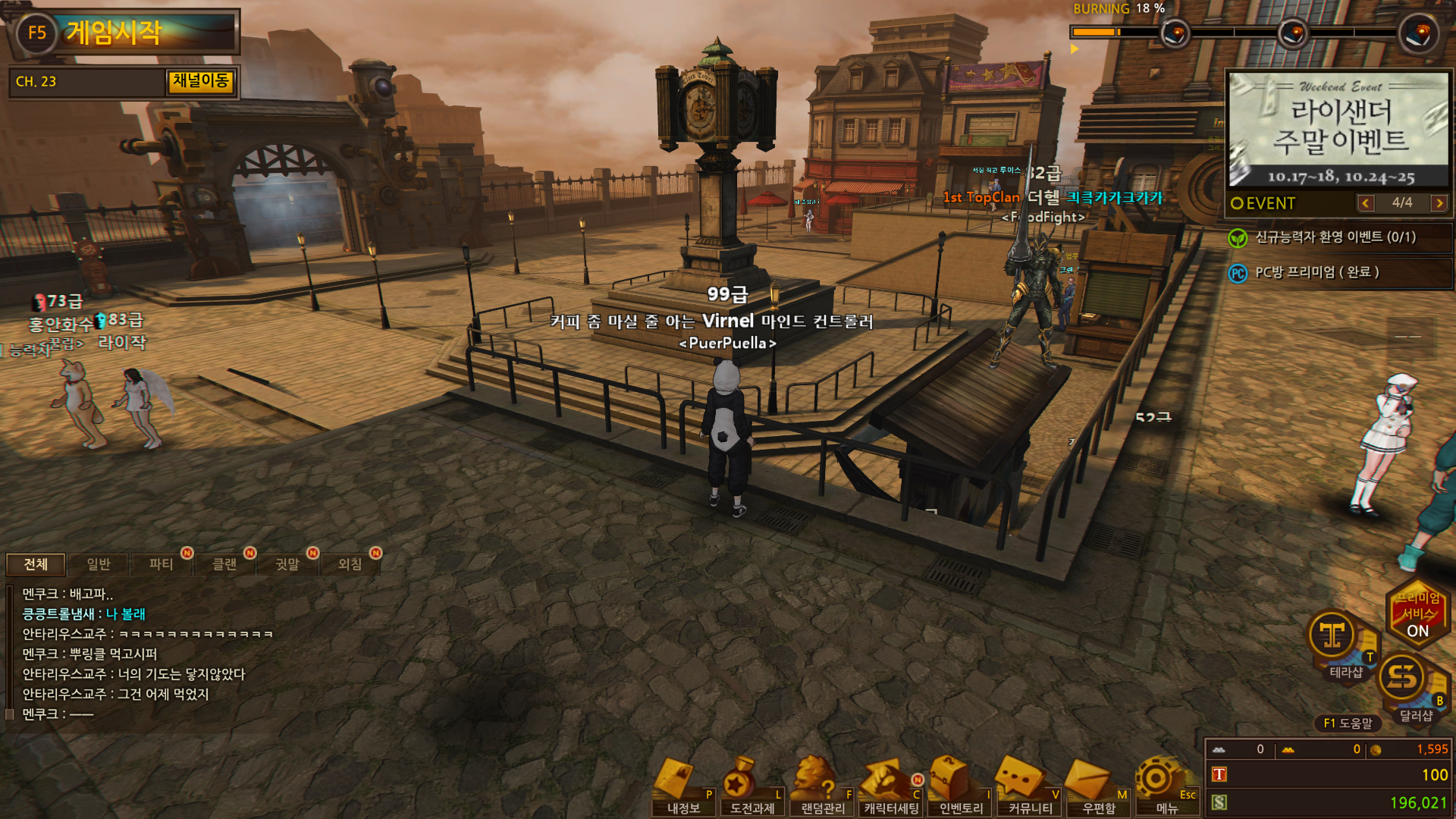Image resolution: width=1456 pixels, height=819 pixels.
Task: Show the 외침 shout chat tab
Action: [350, 563]
